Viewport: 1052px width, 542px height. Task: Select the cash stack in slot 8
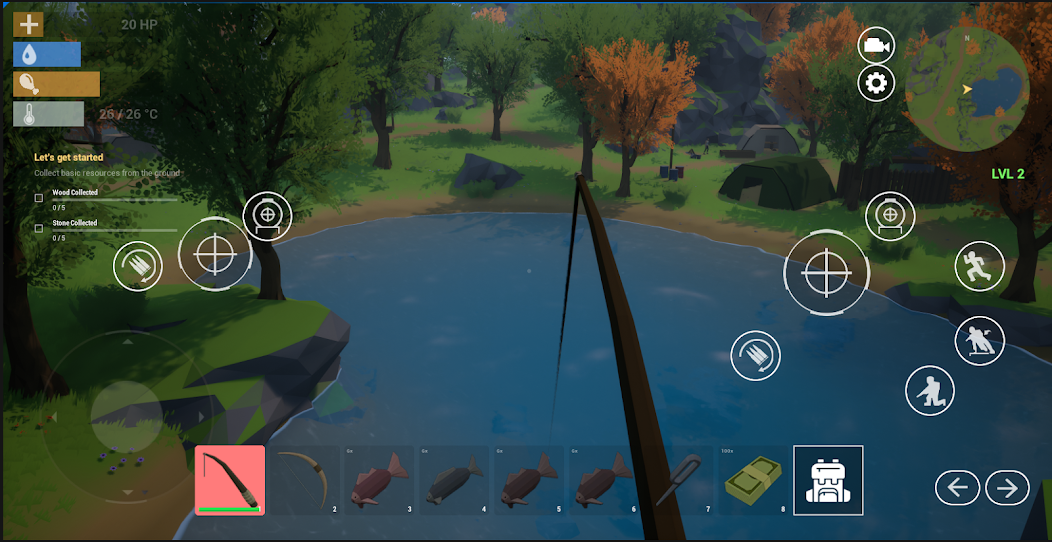coord(754,479)
